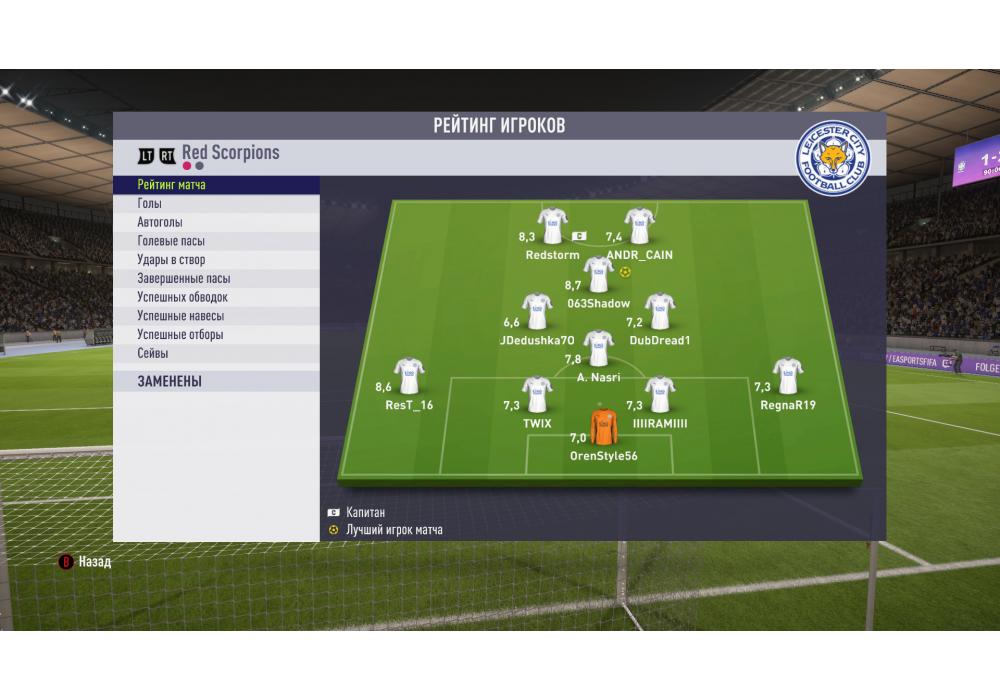Viewport: 1000px width, 700px height.
Task: Select the Рейтинг матча menu entry
Action: [x=216, y=185]
